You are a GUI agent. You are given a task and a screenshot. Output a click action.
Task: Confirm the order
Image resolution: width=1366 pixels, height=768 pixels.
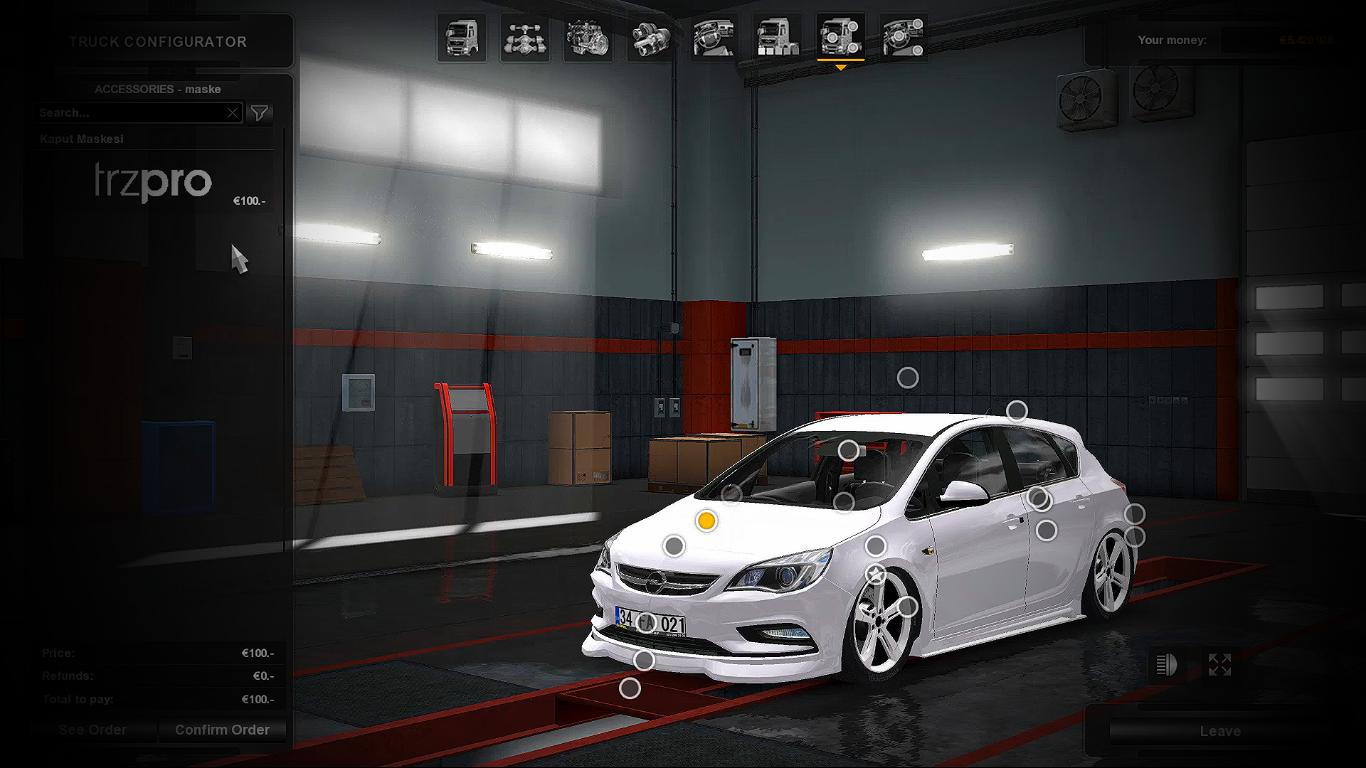(x=222, y=730)
